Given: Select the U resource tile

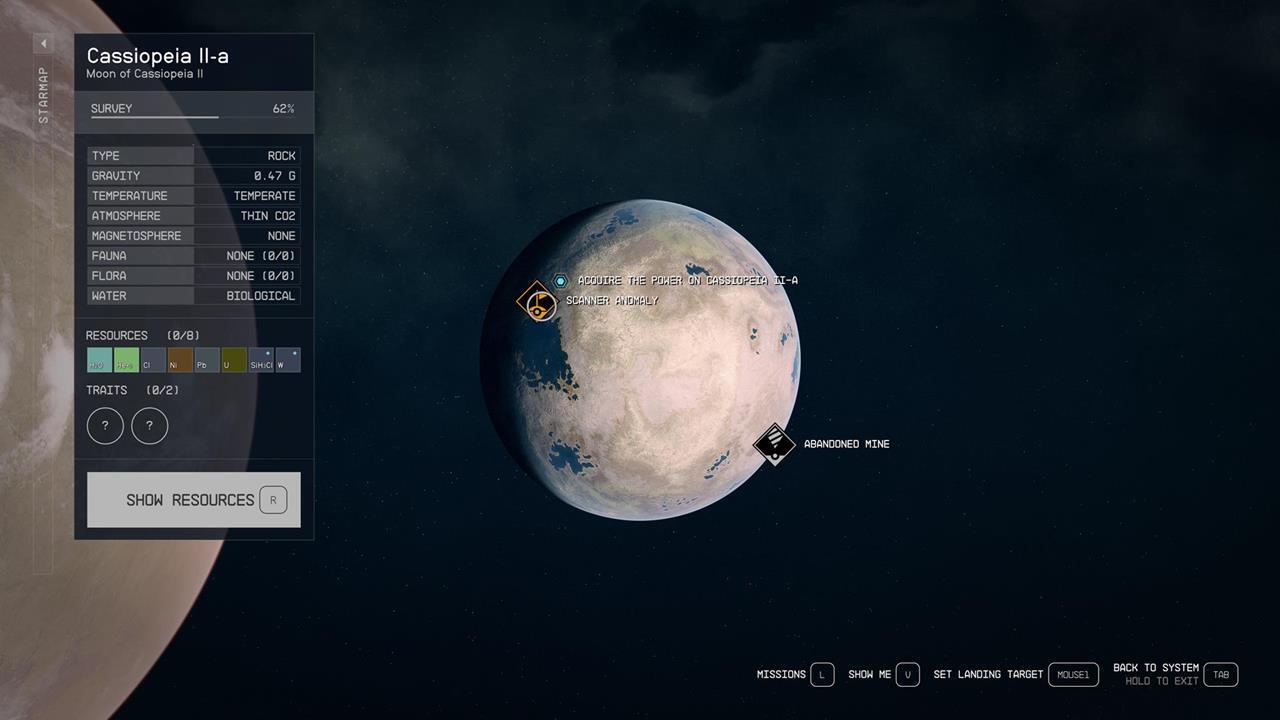Looking at the screenshot, I should pyautogui.click(x=233, y=360).
